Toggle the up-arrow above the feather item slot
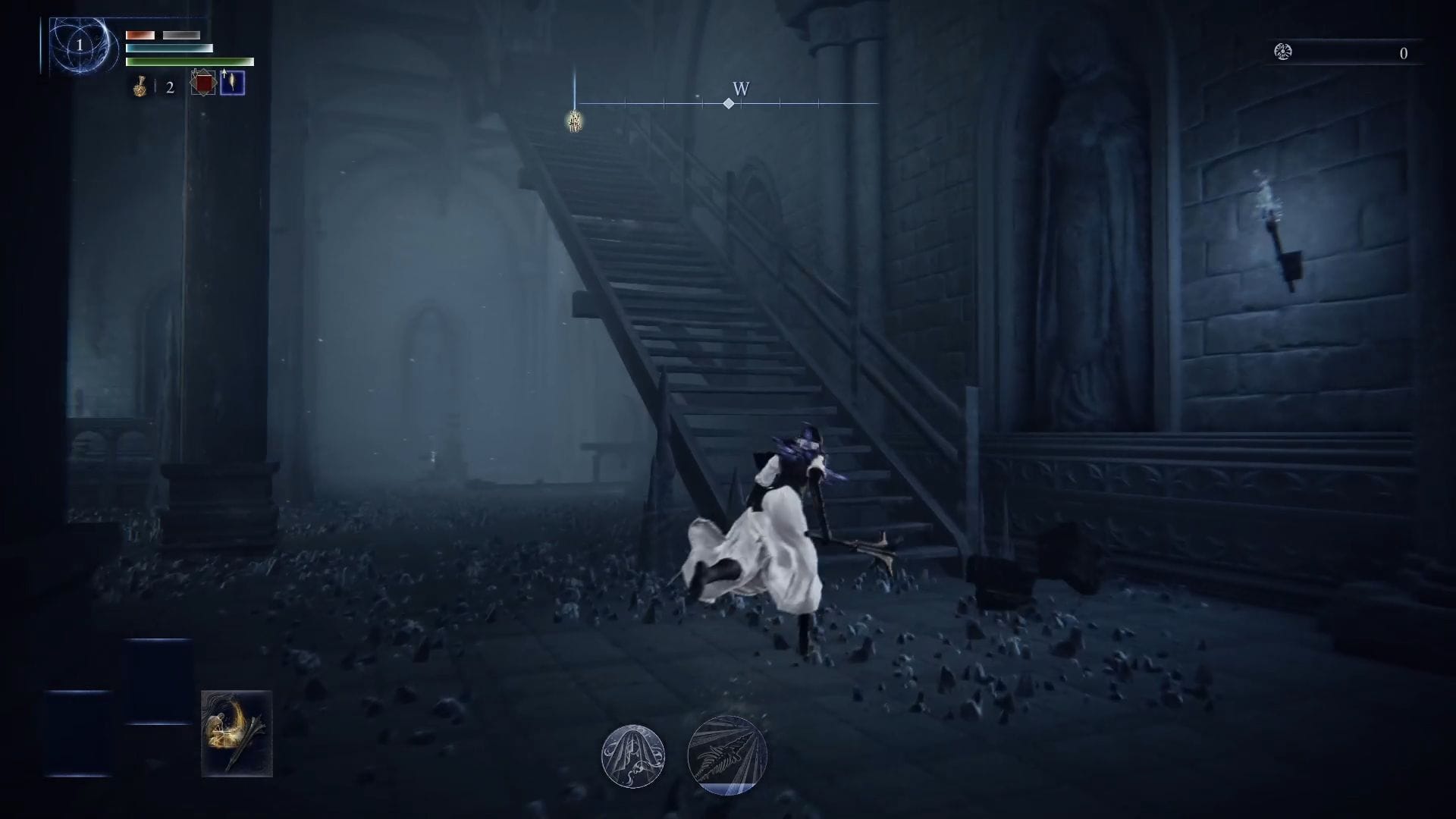 coord(224,73)
